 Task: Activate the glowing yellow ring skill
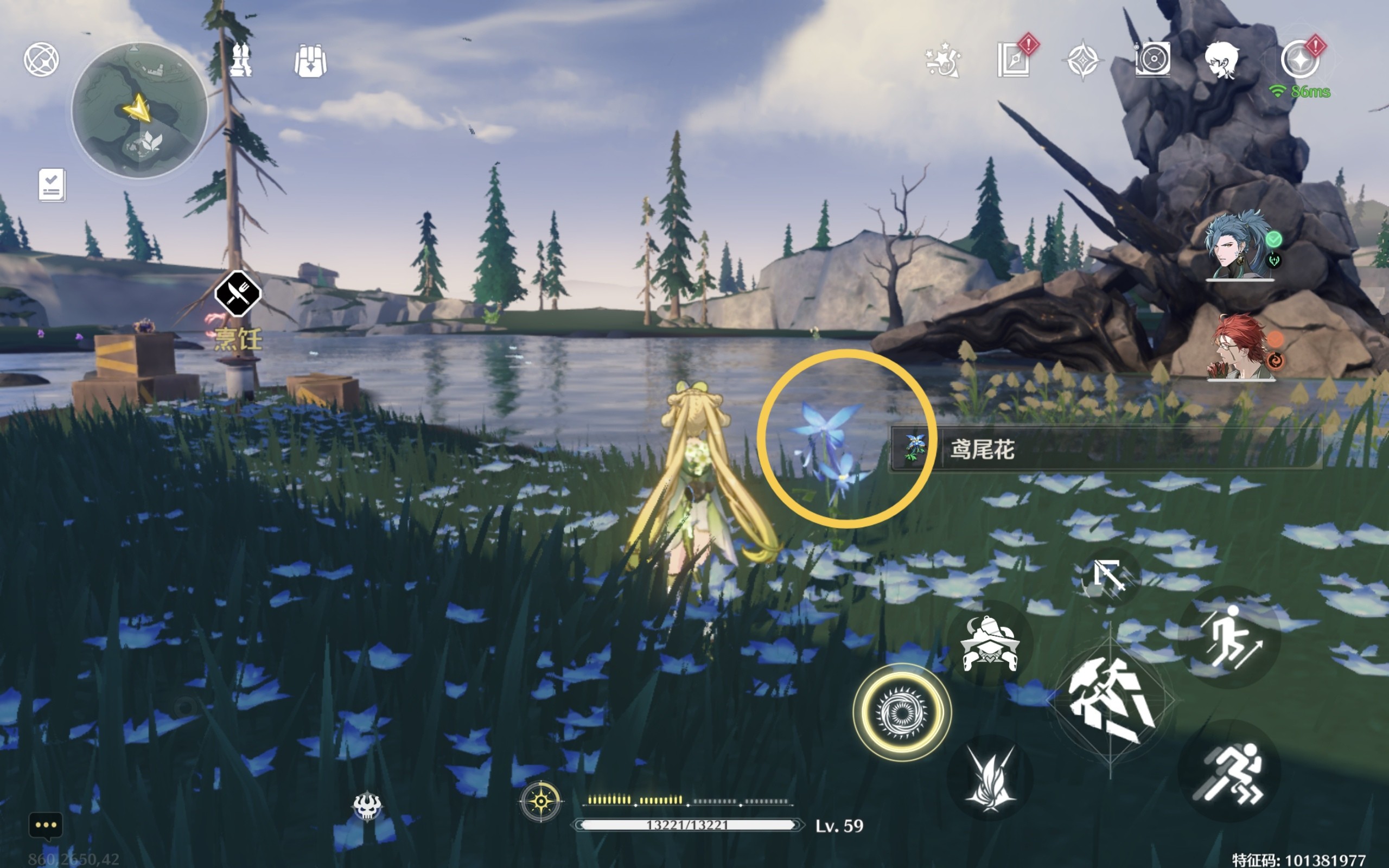[902, 712]
